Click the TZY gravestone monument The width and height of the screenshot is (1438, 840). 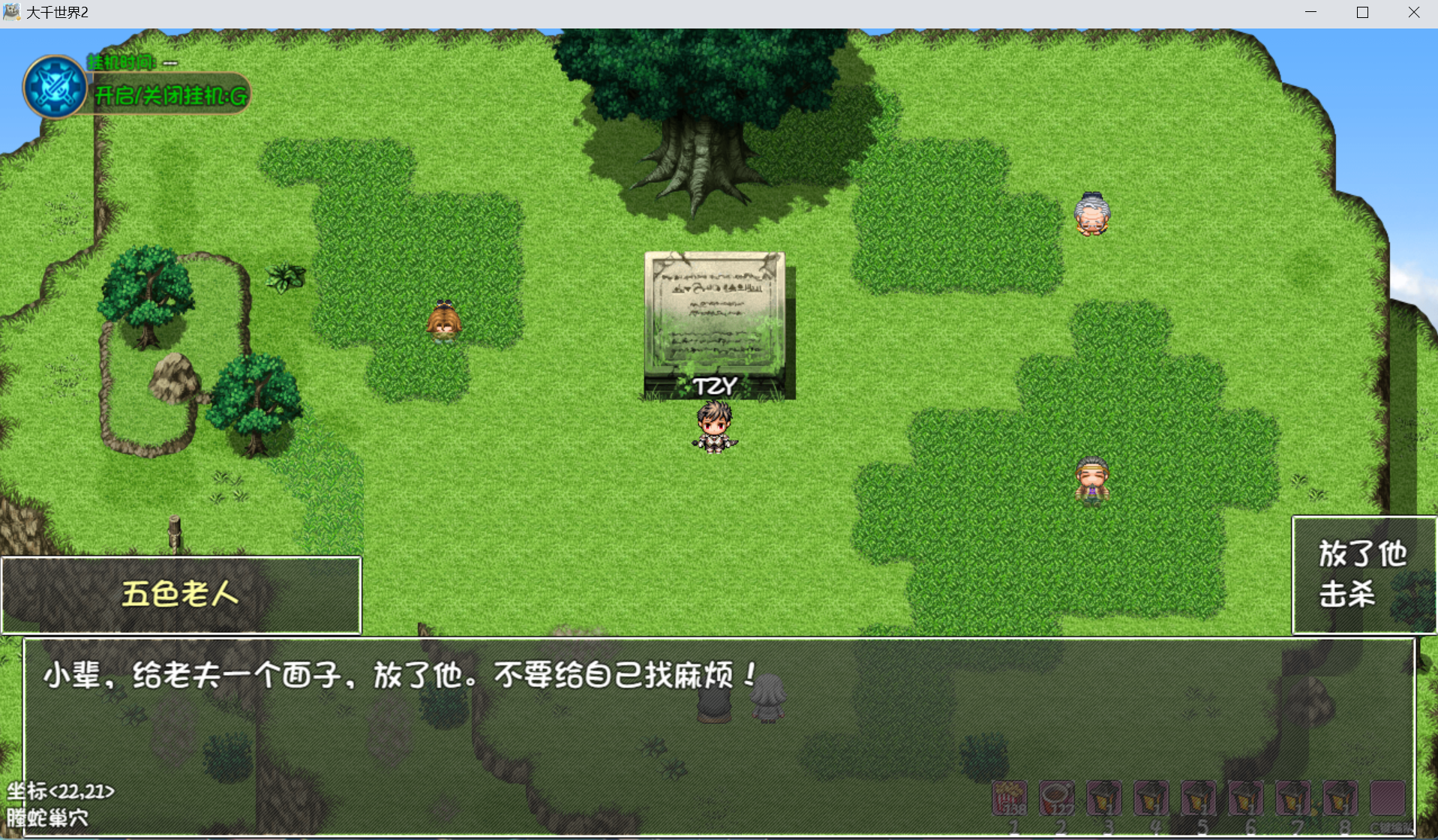[715, 319]
